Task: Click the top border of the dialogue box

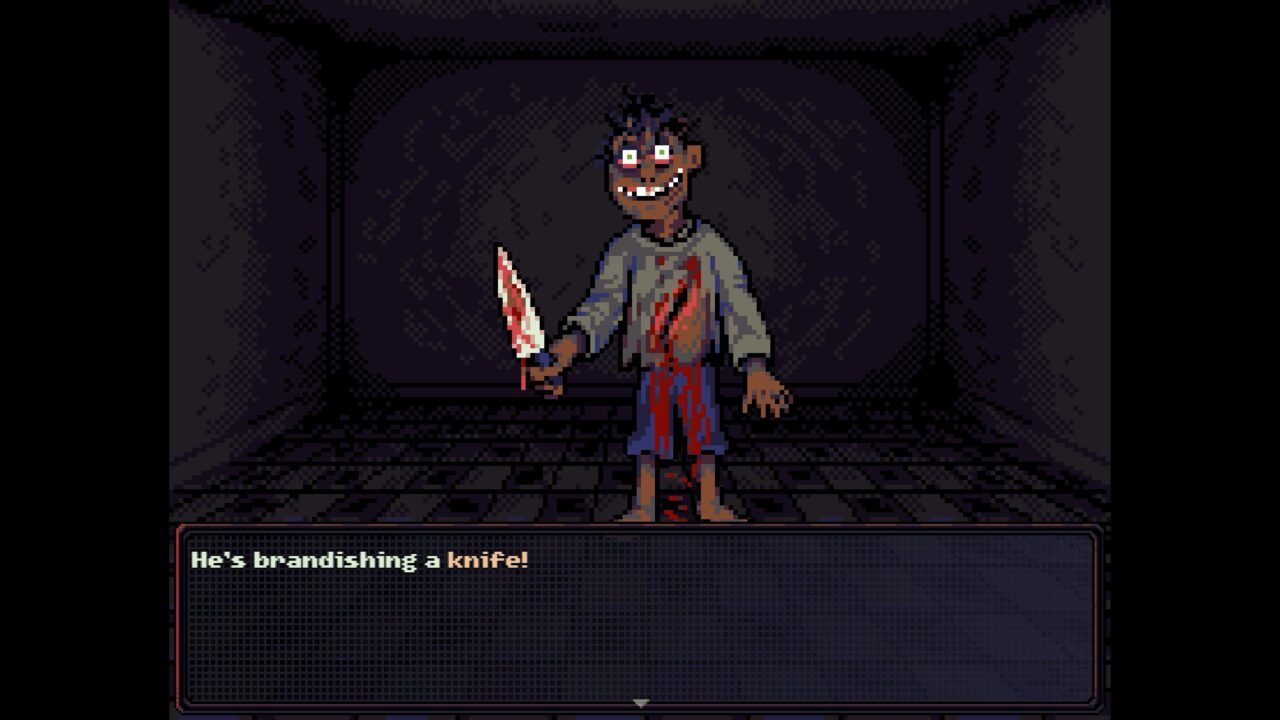Action: 640,527
